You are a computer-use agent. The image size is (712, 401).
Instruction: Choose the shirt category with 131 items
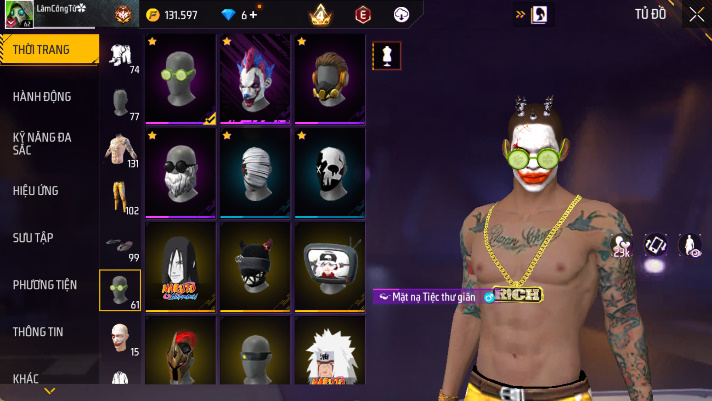click(x=121, y=150)
